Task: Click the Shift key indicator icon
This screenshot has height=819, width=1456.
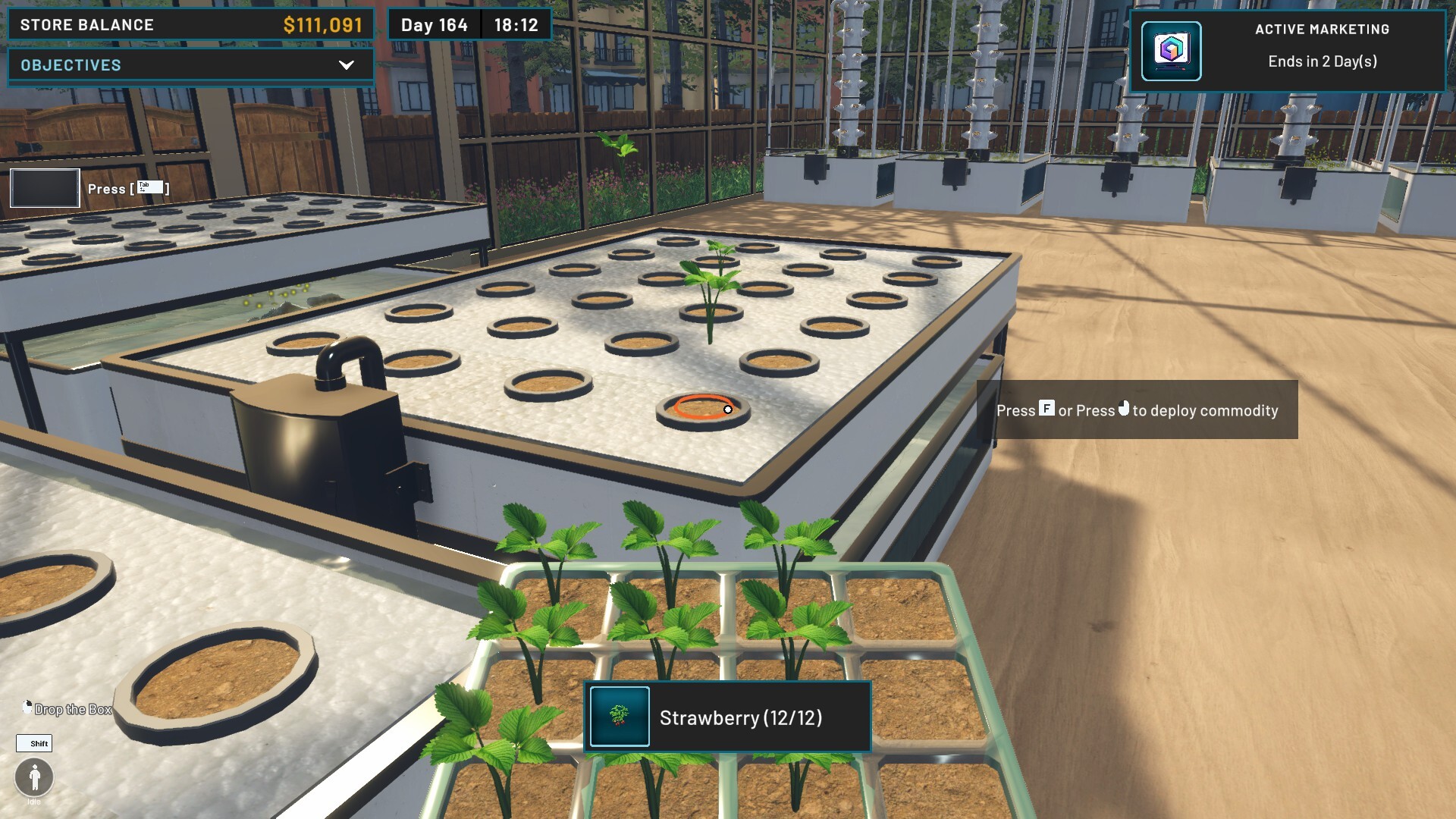Action: pyautogui.click(x=36, y=744)
